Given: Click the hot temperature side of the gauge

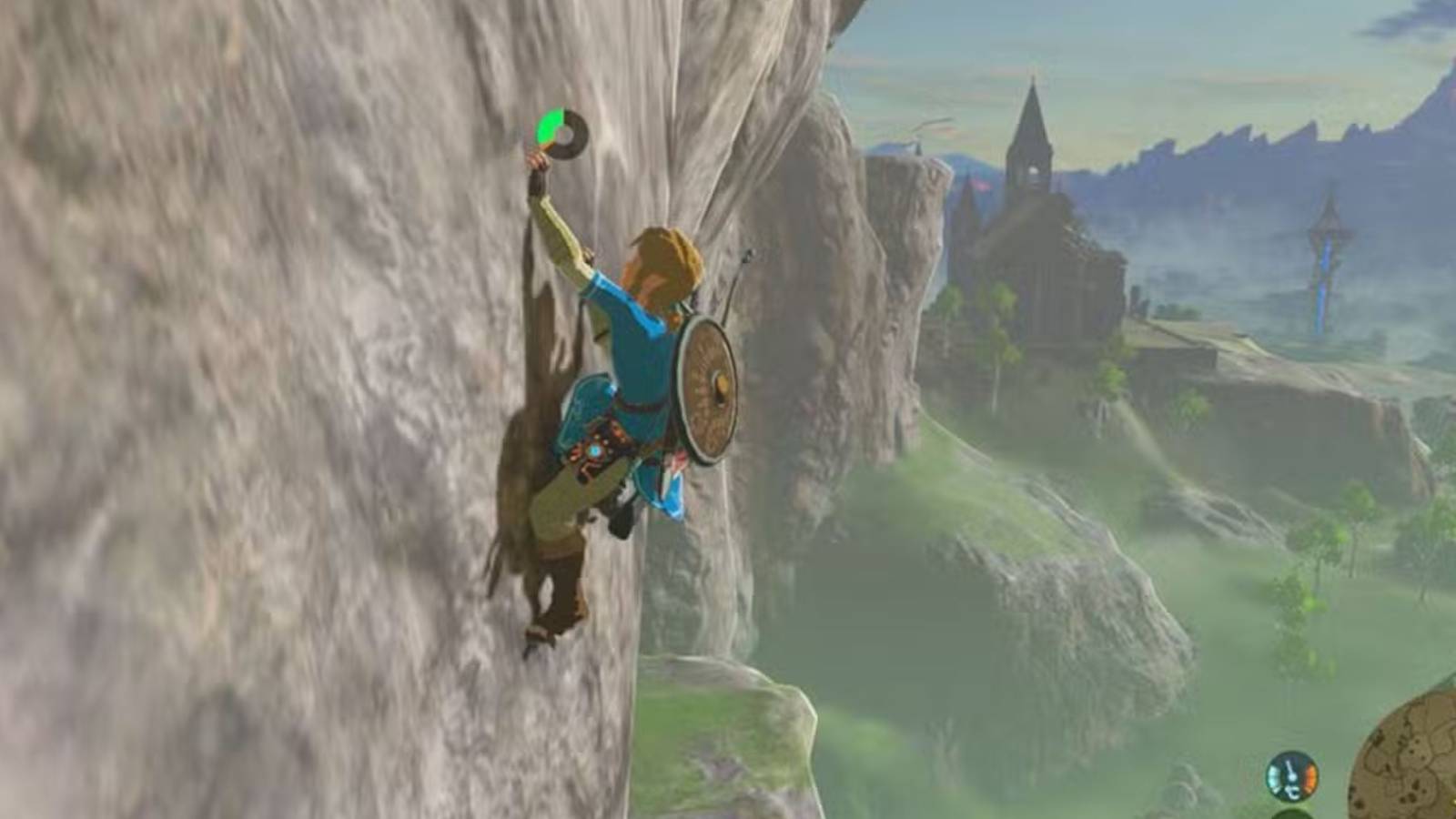Looking at the screenshot, I should (1310, 776).
